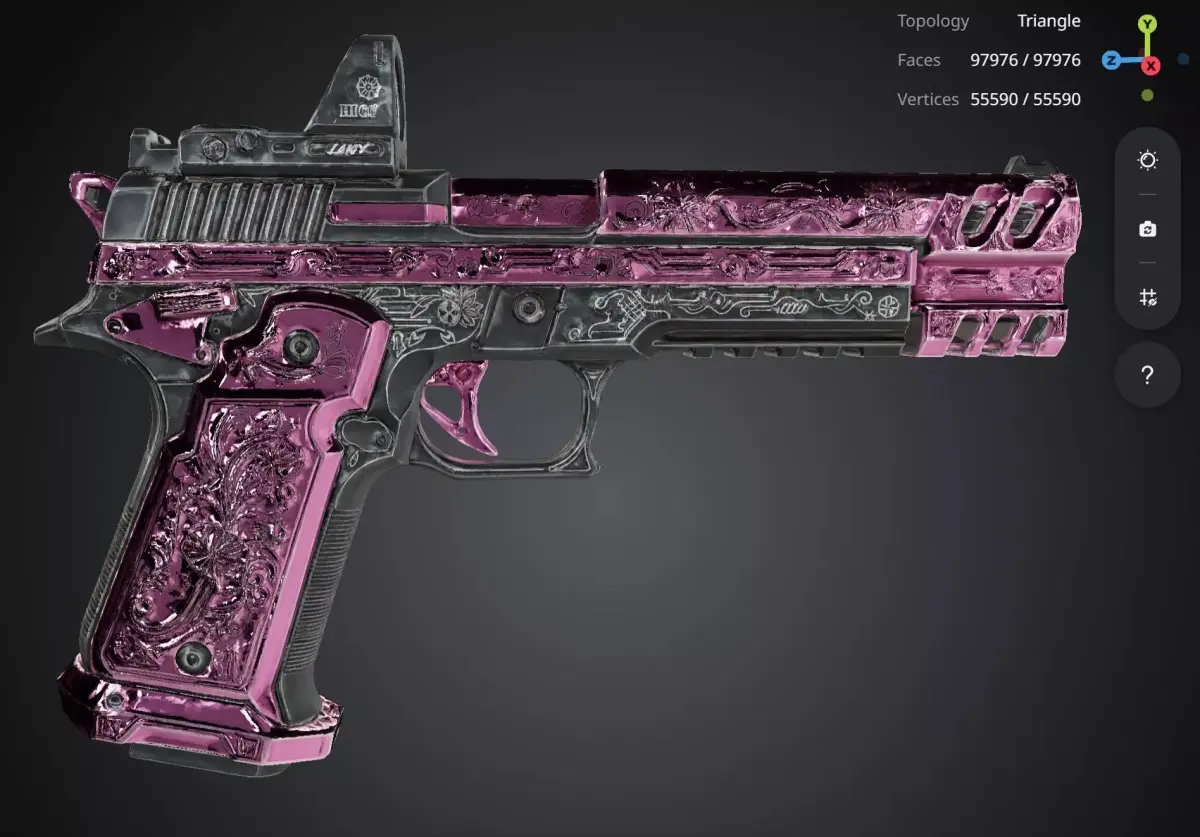Select the red X axis on the gizmo

click(1151, 66)
